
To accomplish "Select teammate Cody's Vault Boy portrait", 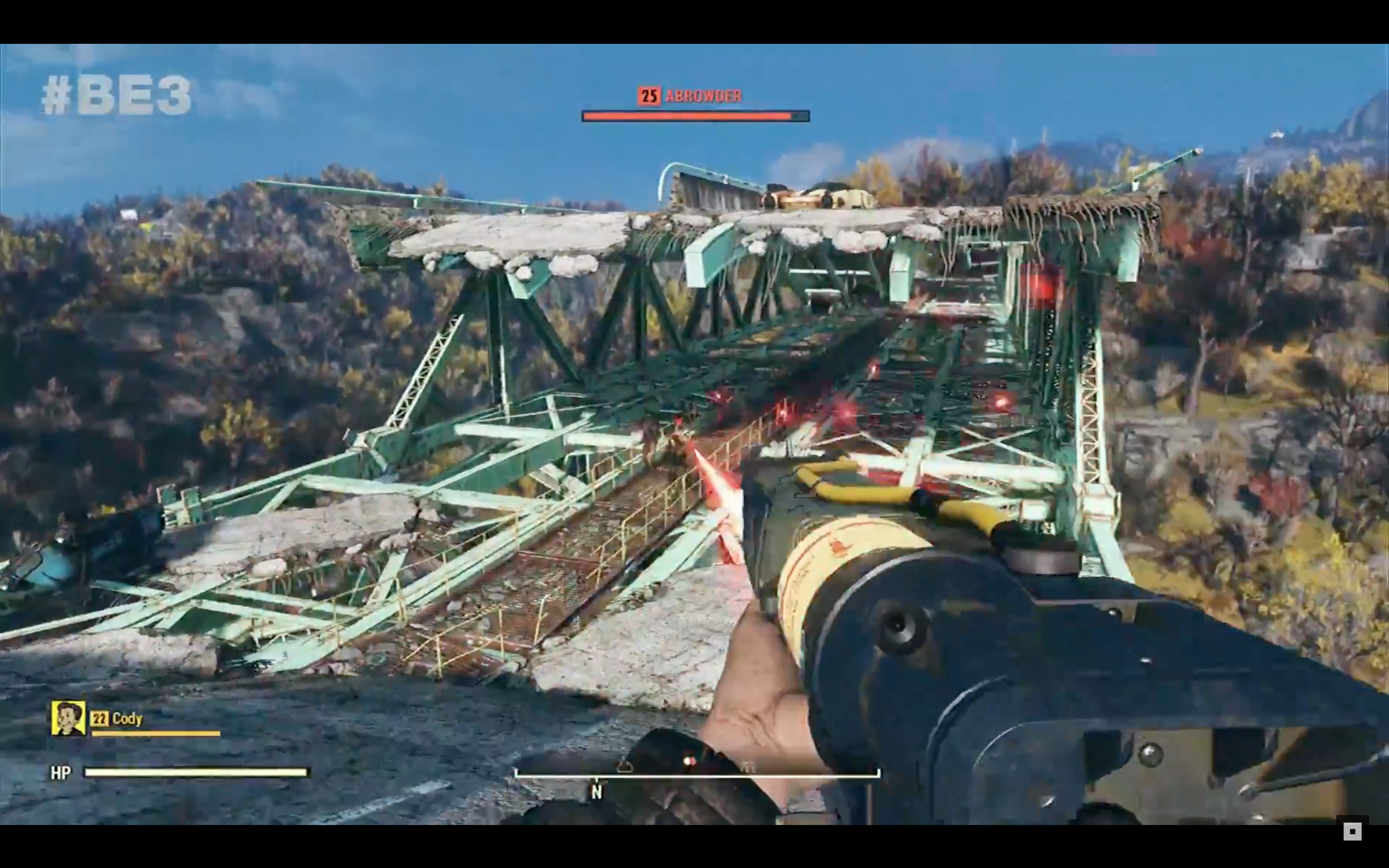I will (68, 718).
